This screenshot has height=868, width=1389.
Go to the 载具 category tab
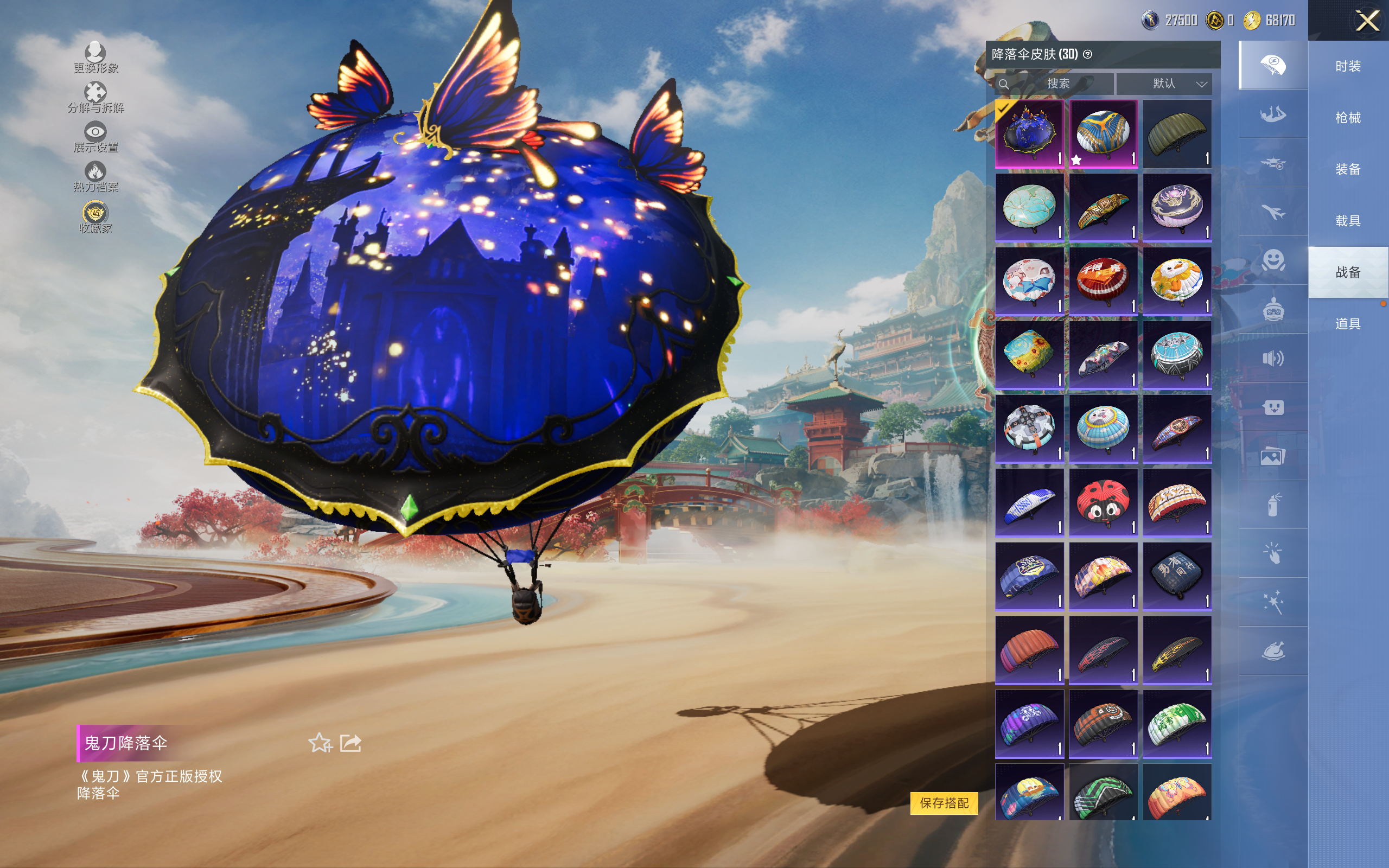[x=1348, y=221]
